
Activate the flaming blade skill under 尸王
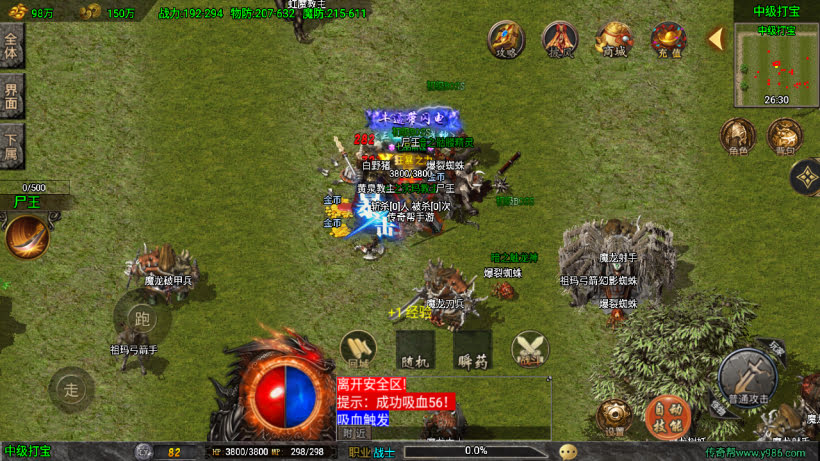(27, 237)
